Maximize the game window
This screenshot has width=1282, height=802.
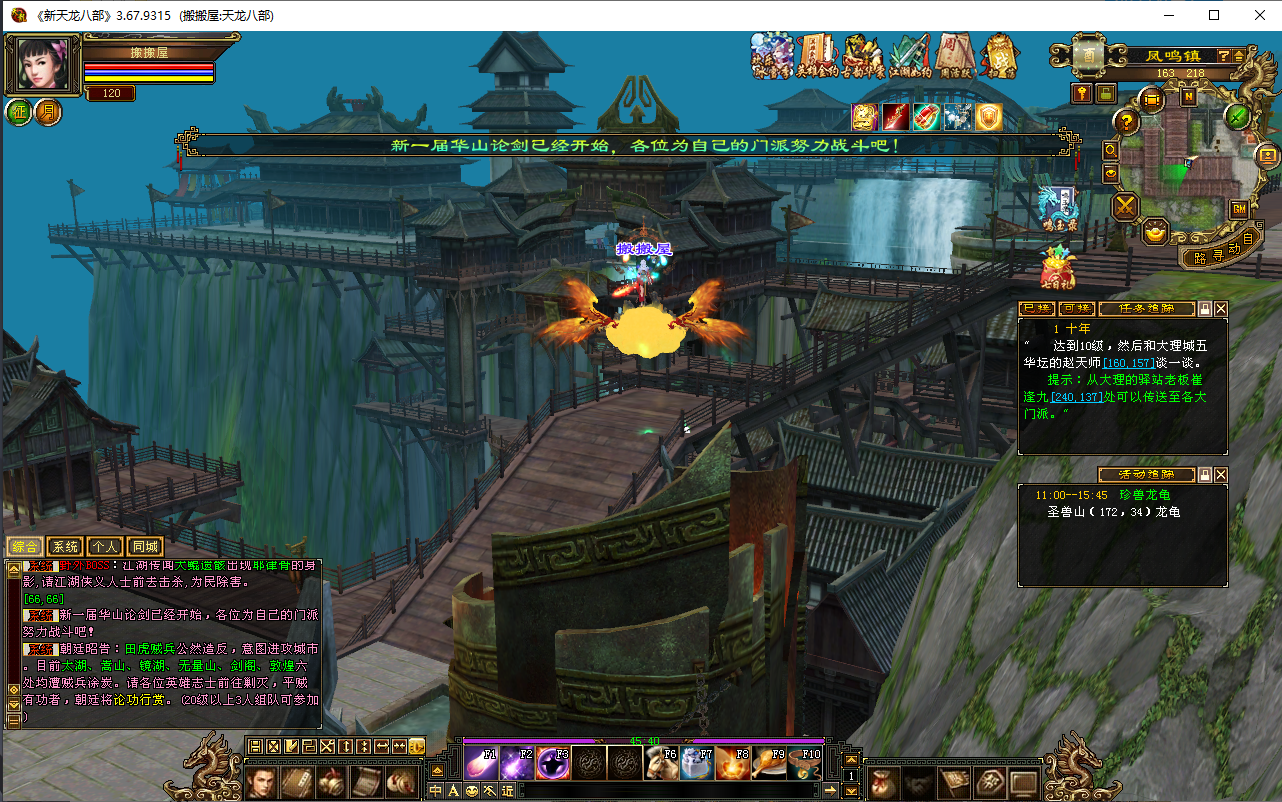[x=1214, y=15]
